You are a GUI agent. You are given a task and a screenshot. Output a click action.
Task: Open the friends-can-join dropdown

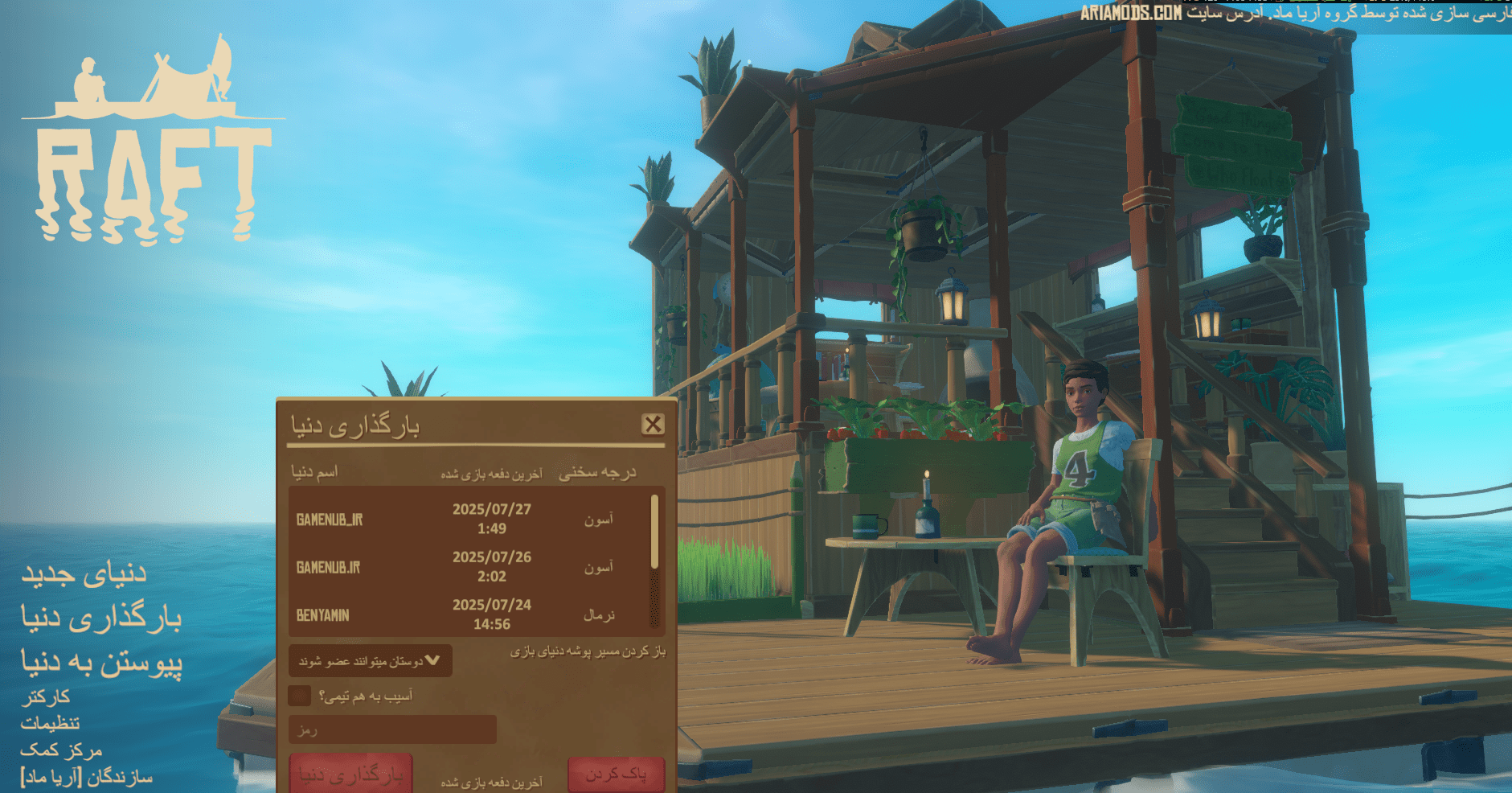click(370, 661)
